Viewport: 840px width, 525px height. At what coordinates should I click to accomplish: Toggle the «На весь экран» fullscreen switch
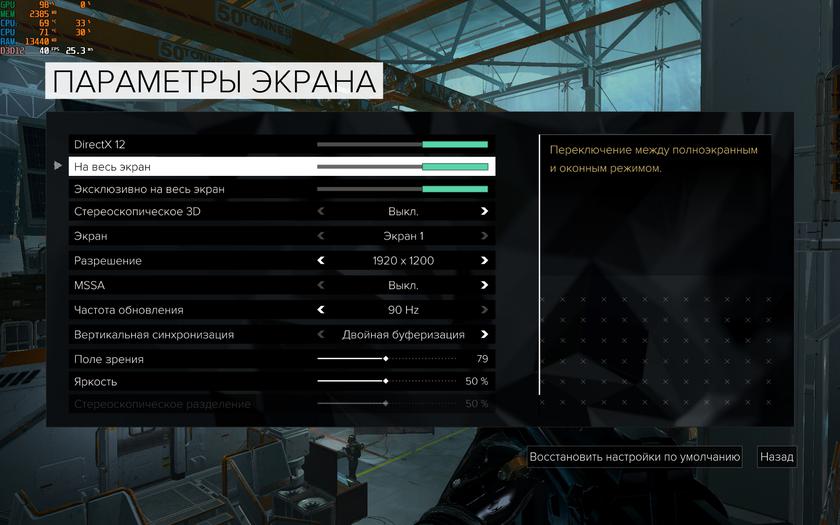(402, 167)
